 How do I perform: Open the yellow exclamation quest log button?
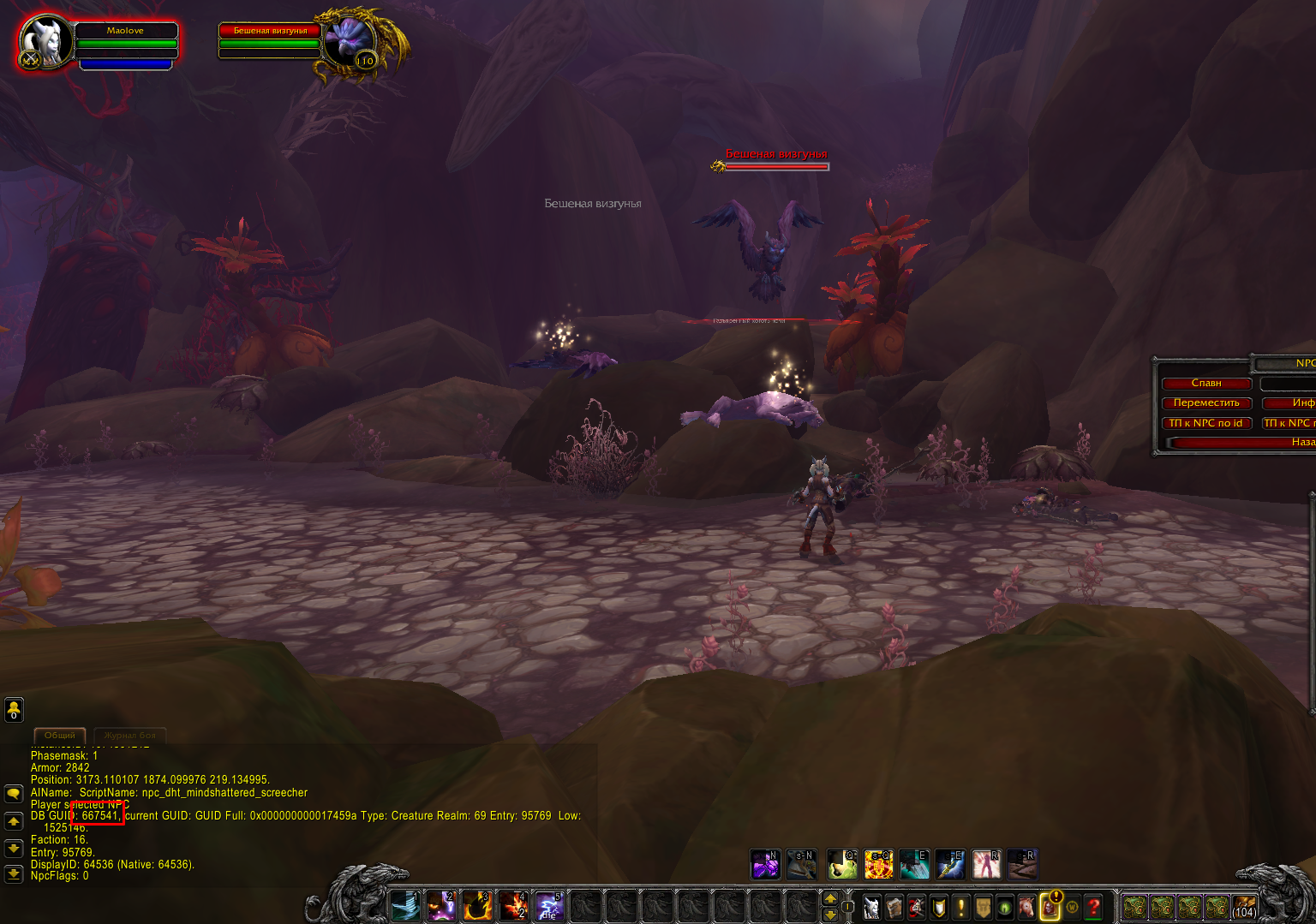961,906
